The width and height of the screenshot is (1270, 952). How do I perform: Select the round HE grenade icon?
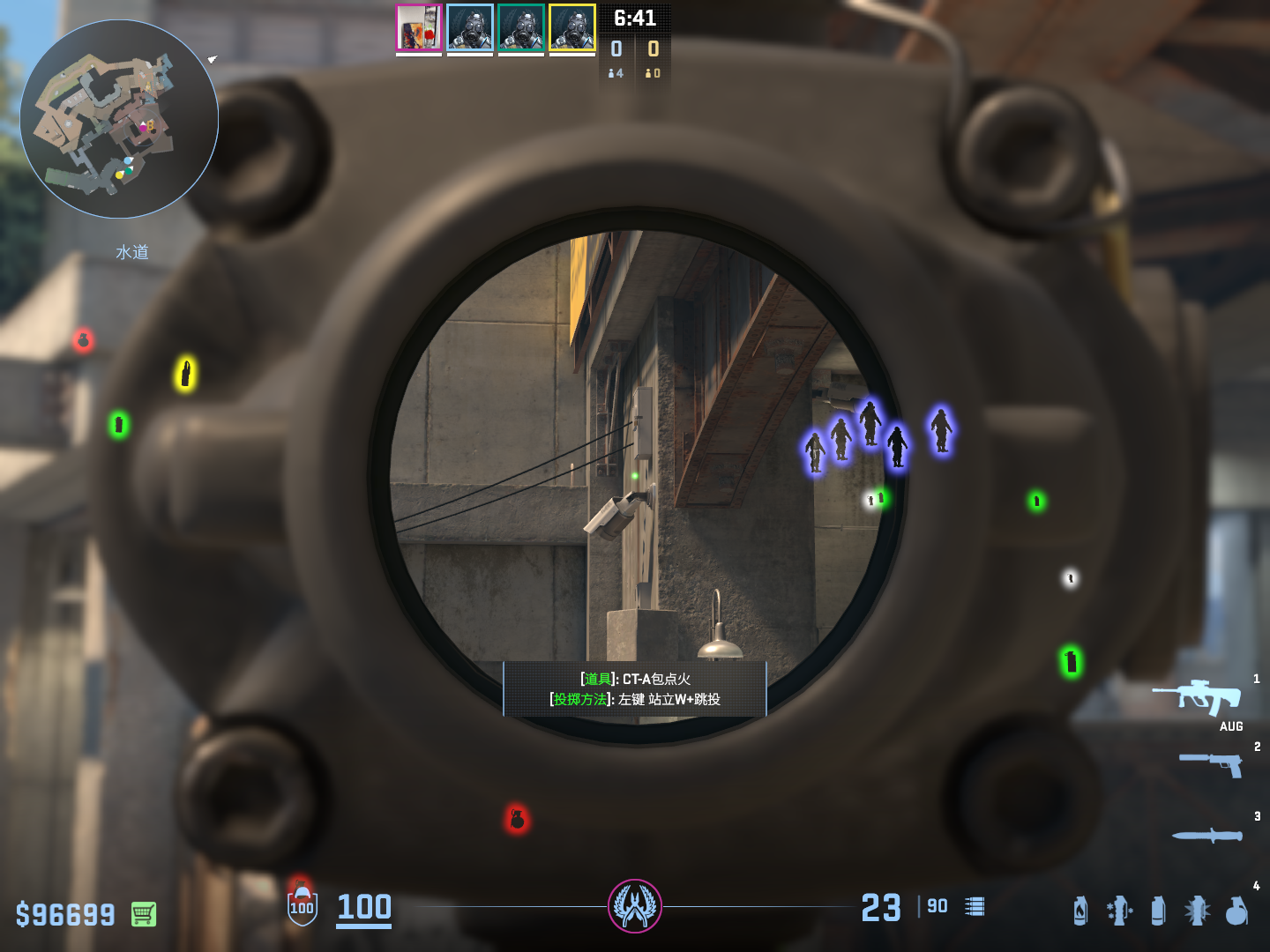click(1236, 911)
